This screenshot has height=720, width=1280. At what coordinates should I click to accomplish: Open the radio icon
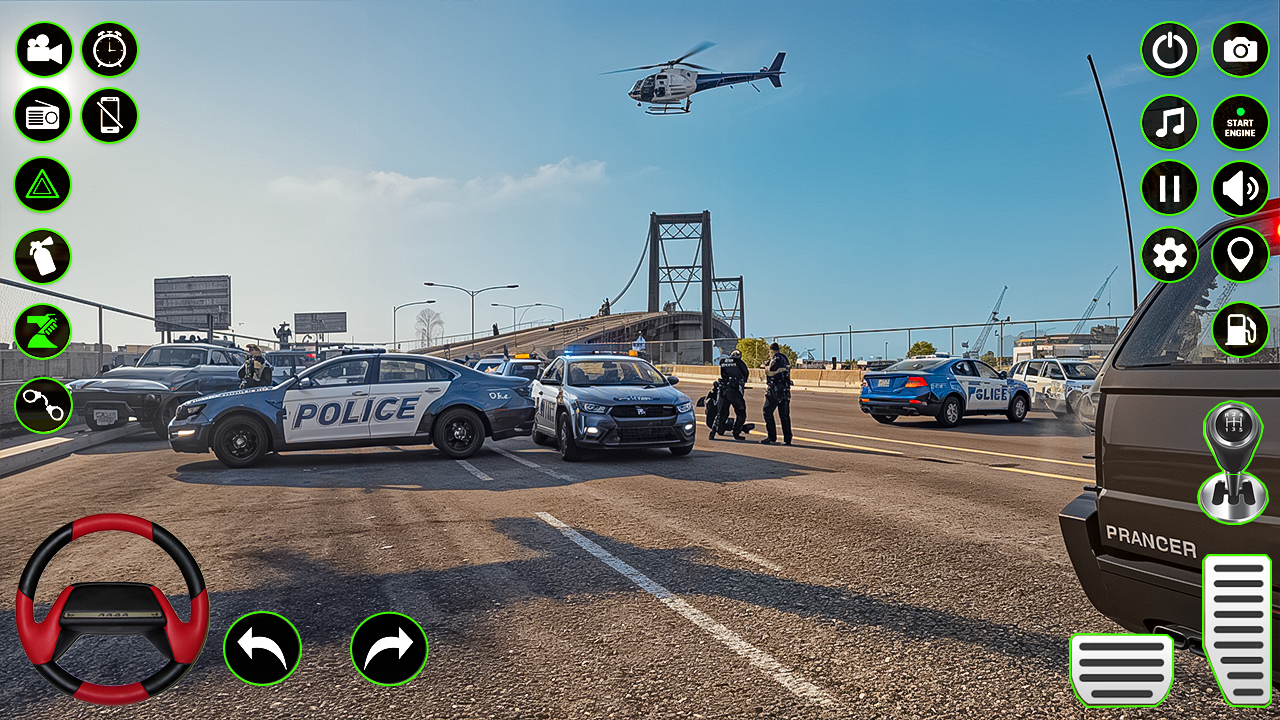[42, 116]
